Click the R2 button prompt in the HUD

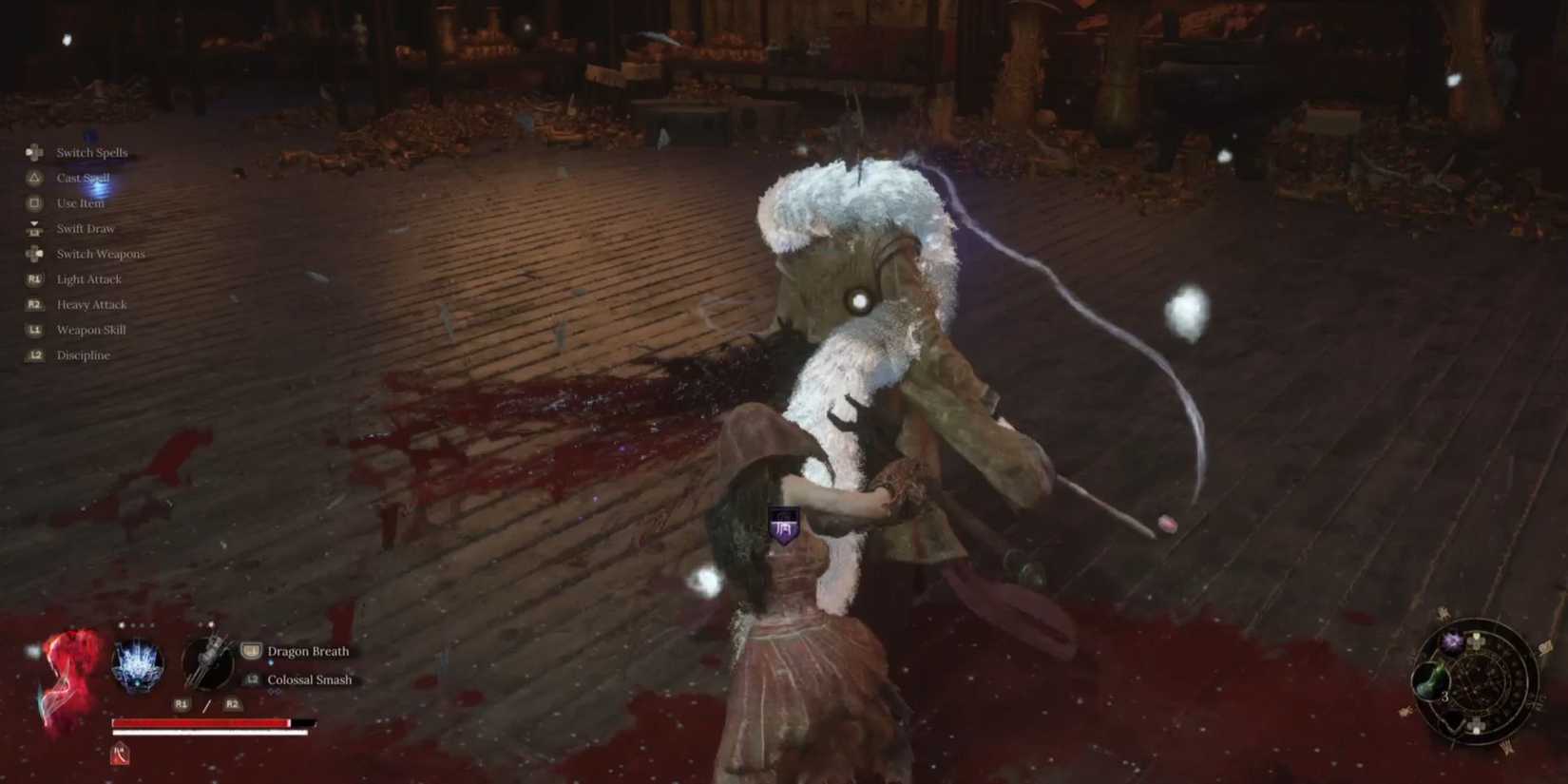click(233, 704)
